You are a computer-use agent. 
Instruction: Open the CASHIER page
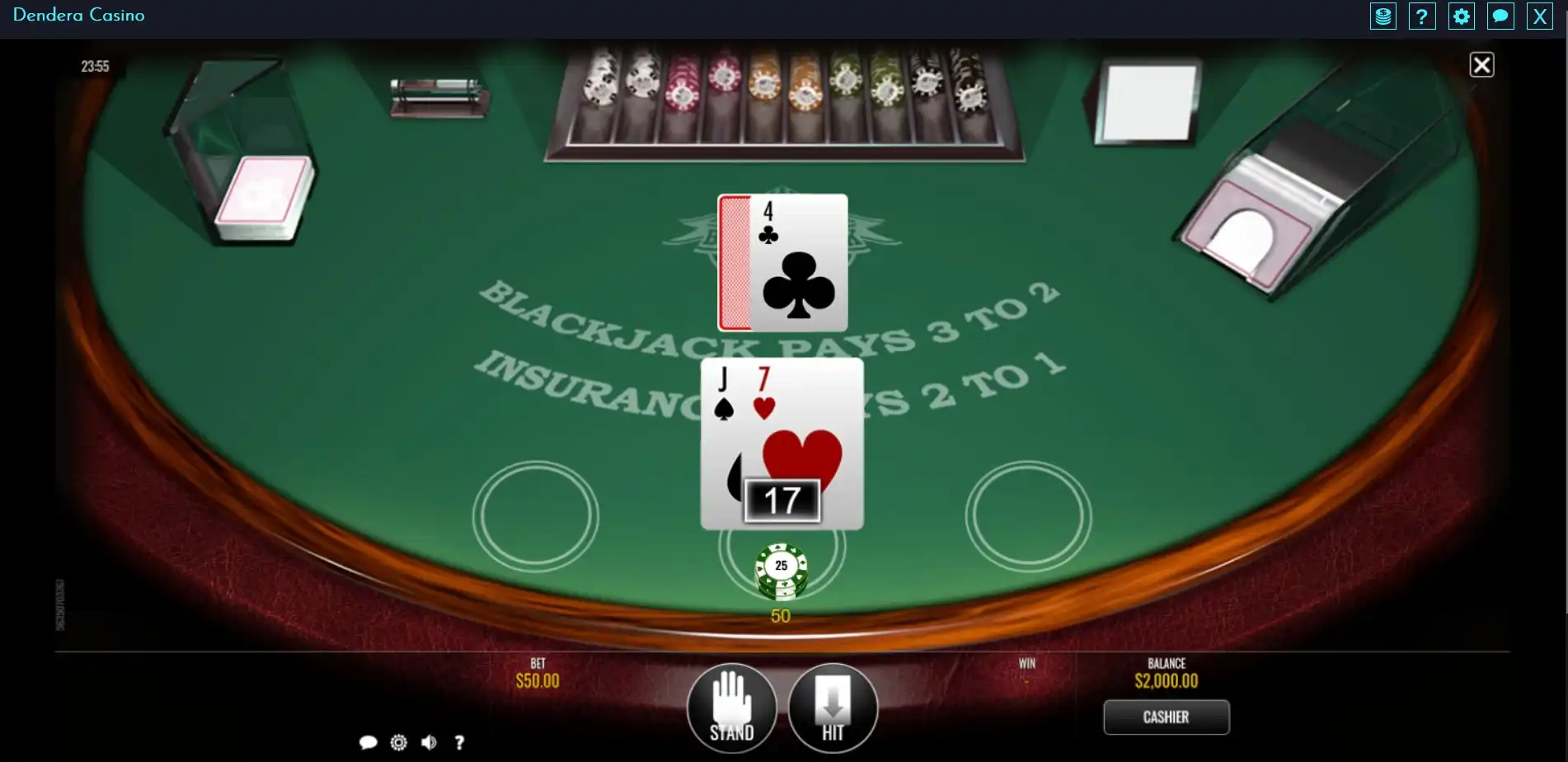[x=1167, y=717]
